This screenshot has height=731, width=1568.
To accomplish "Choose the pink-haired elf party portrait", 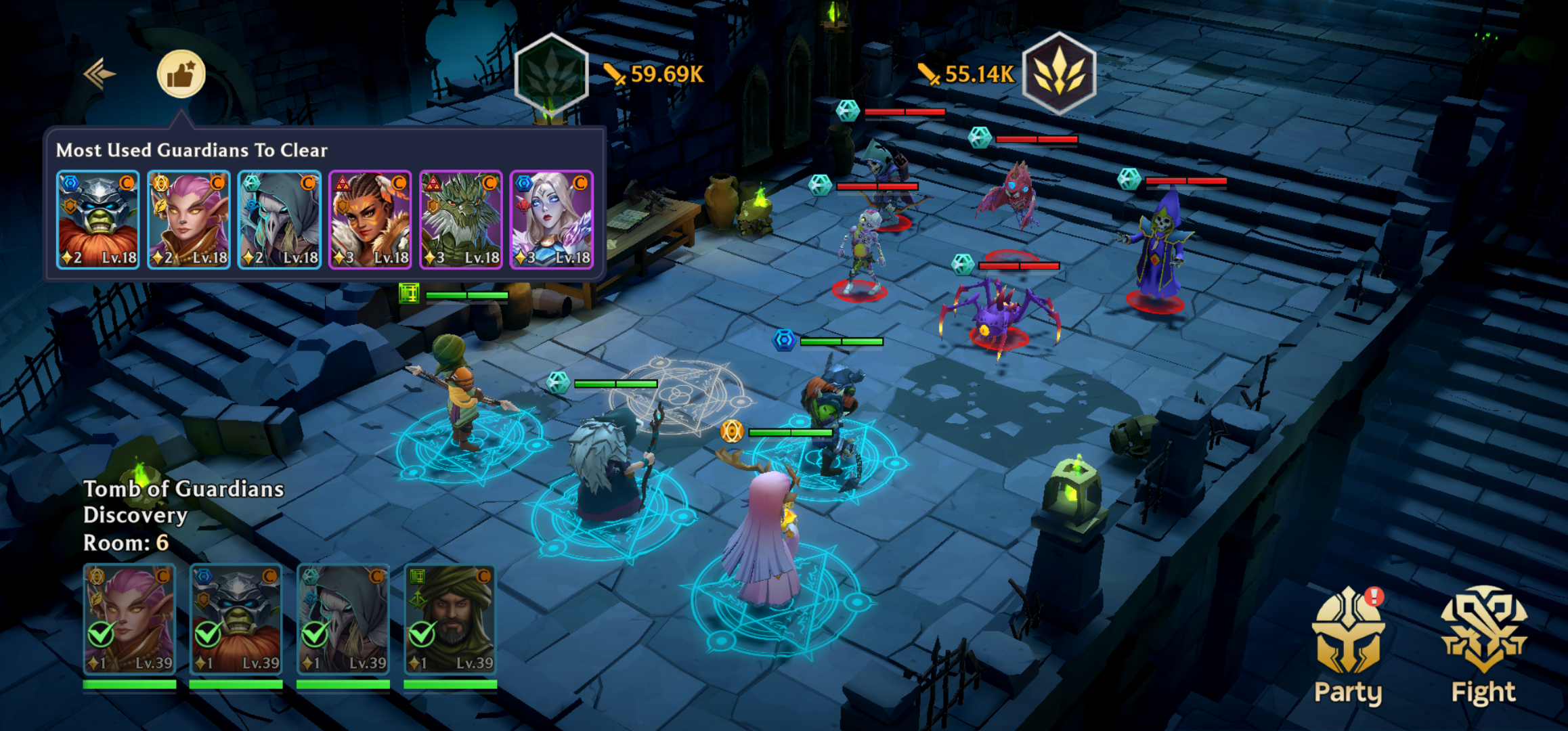I will [129, 619].
